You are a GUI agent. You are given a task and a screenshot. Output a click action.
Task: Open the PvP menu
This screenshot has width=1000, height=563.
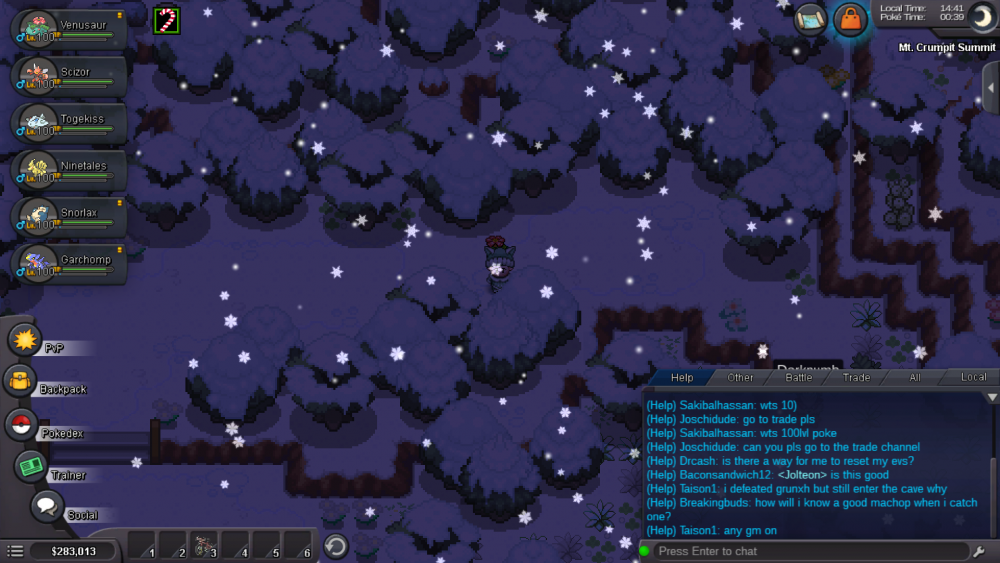[x=24, y=340]
